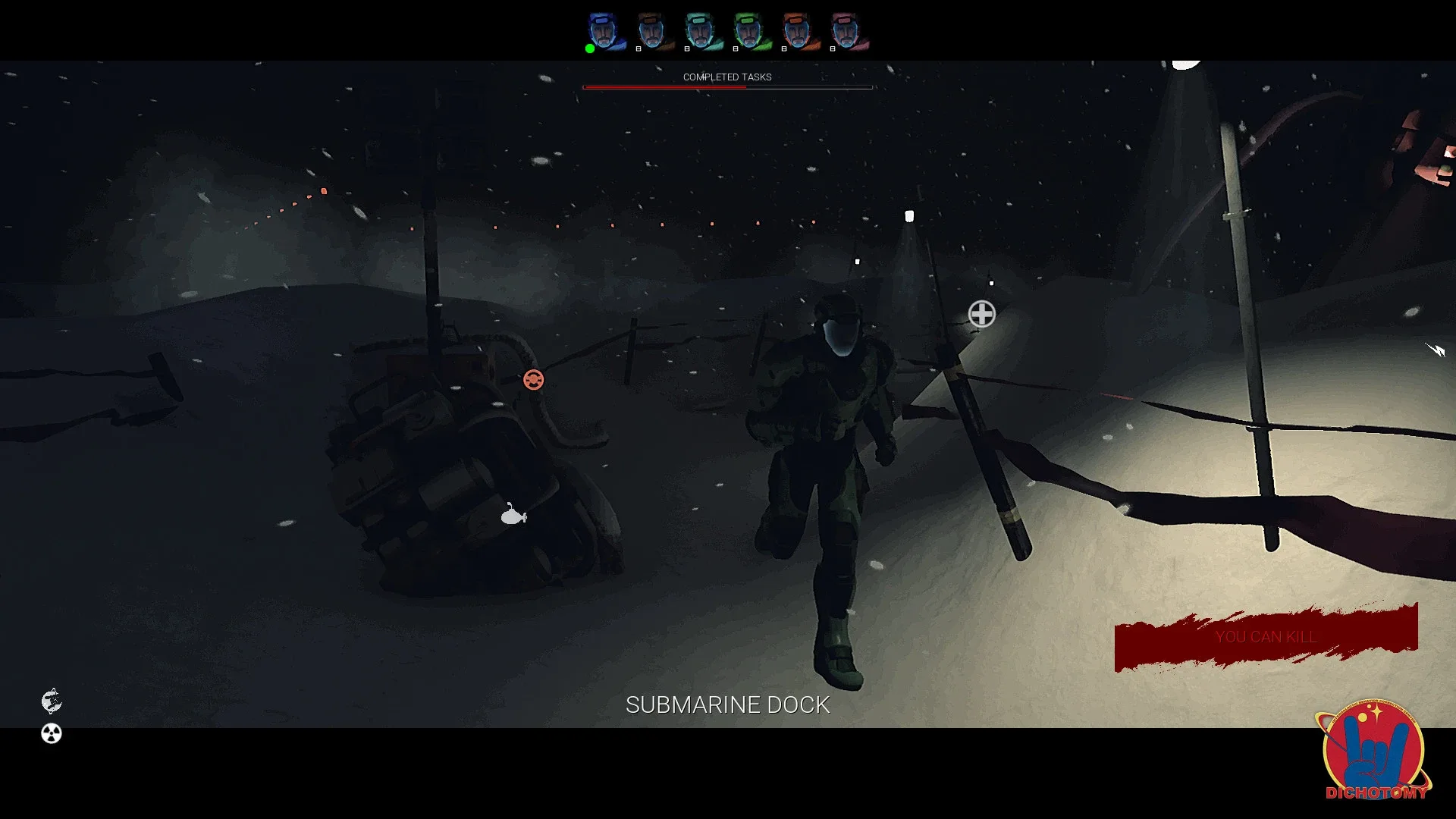Expand the COMPLETED TASKS panel

(726, 77)
